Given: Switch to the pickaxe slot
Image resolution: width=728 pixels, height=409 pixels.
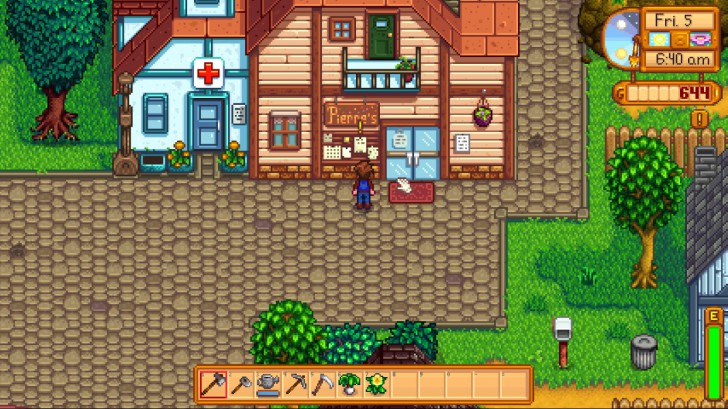Looking at the screenshot, I should pos(295,384).
